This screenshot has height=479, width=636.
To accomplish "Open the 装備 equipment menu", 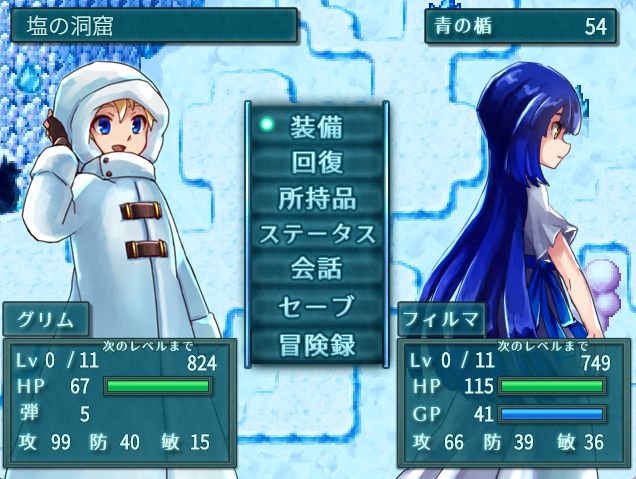I will [x=316, y=126].
